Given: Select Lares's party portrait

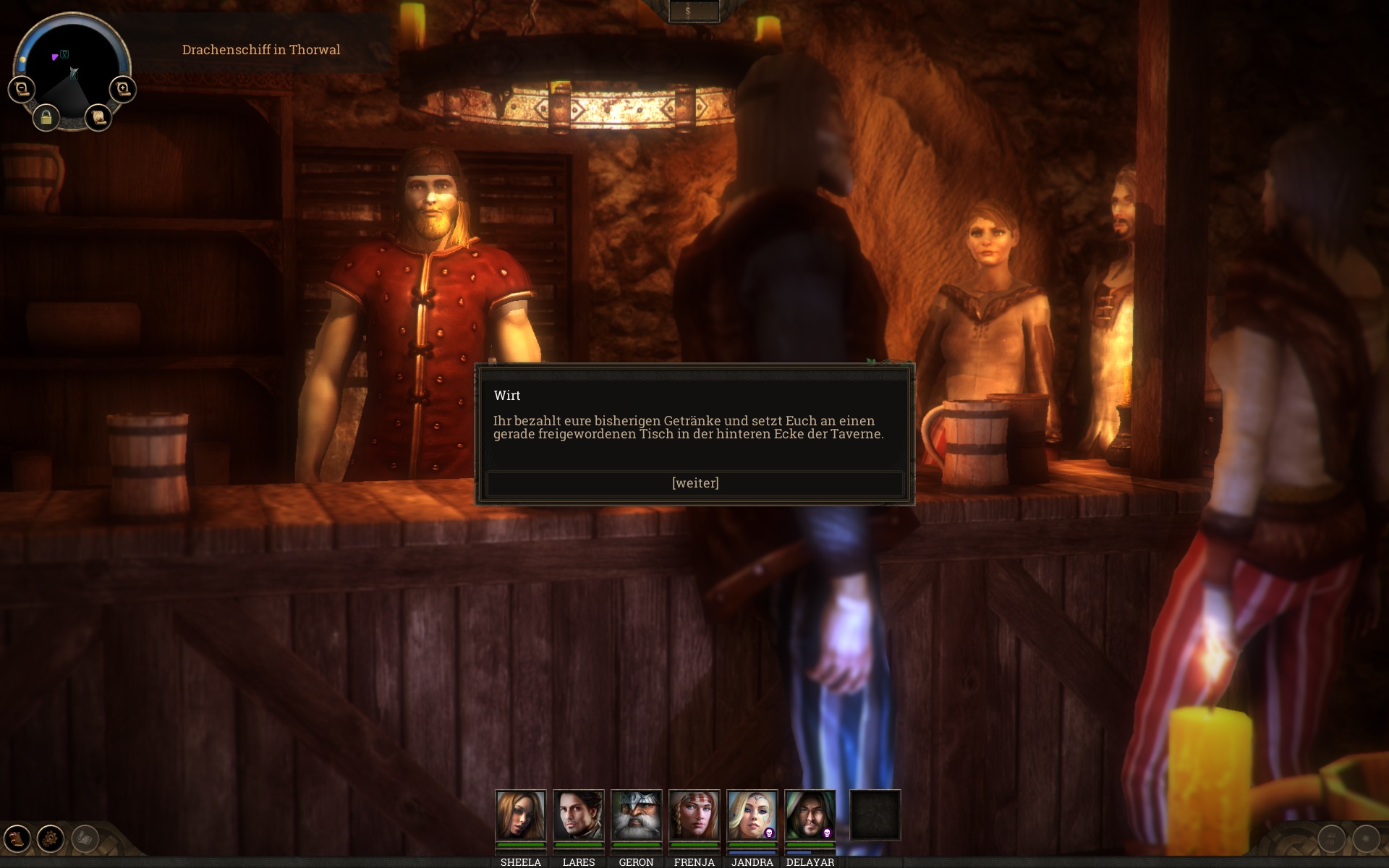Looking at the screenshot, I should click(x=578, y=814).
